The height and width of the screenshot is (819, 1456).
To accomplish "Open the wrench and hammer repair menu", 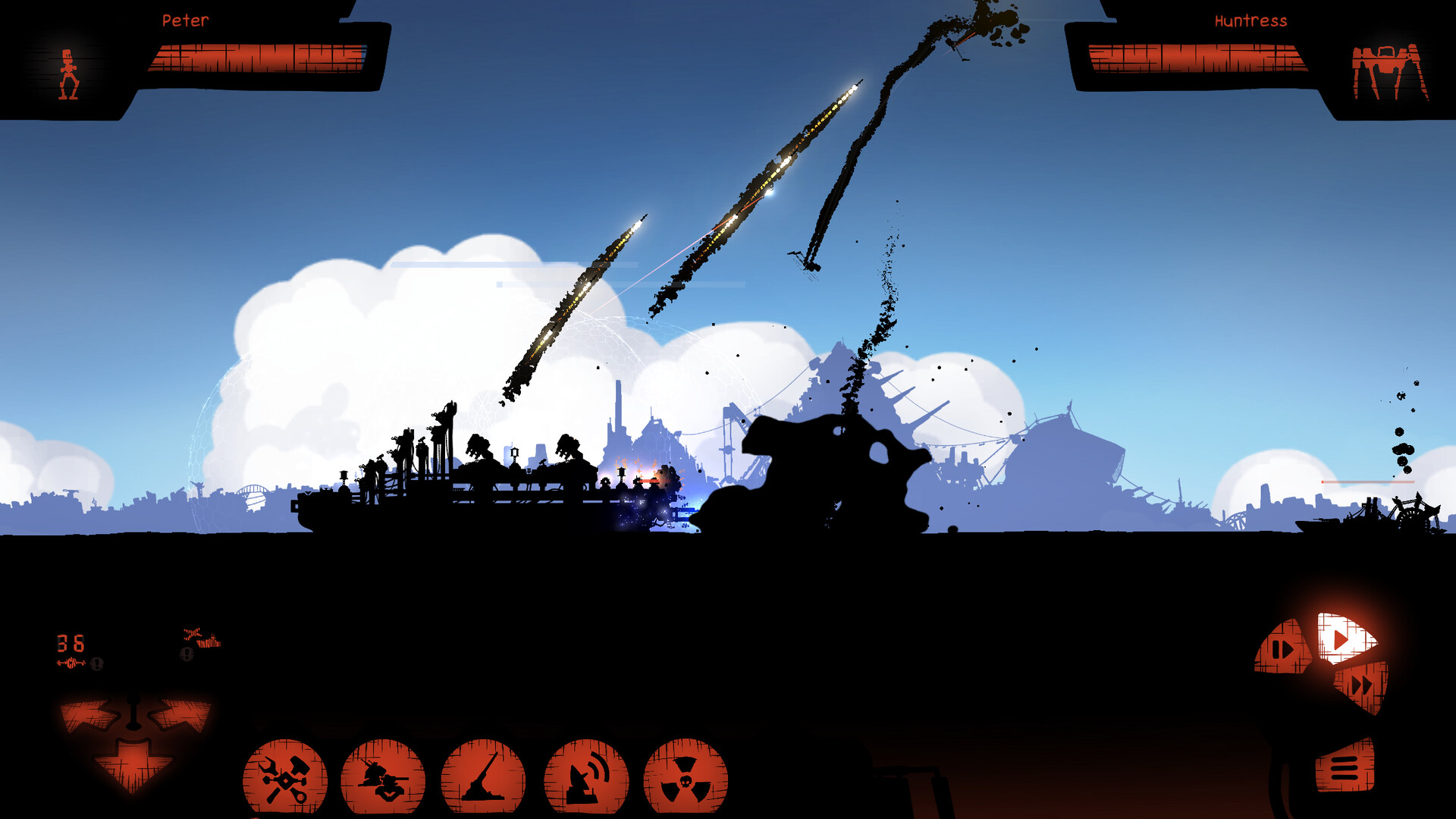I will 285,778.
